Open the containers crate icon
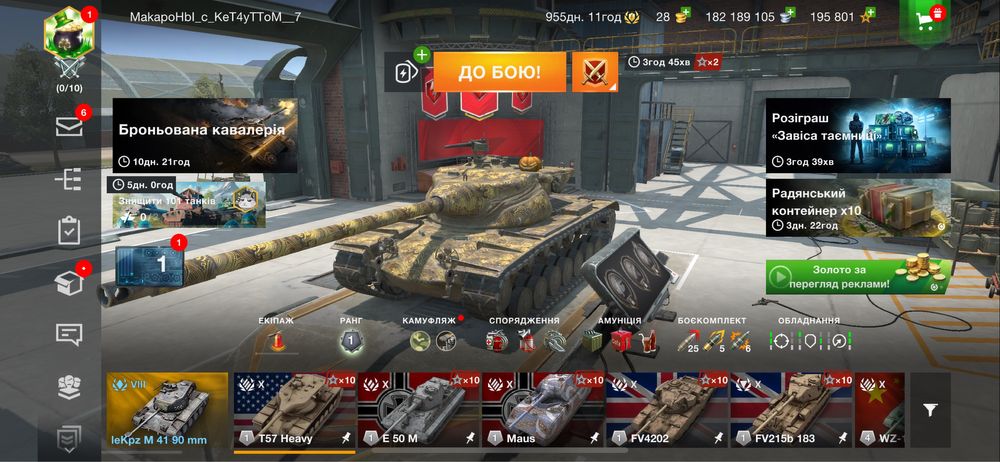Screen dimensions: 1000x462 coord(68,283)
